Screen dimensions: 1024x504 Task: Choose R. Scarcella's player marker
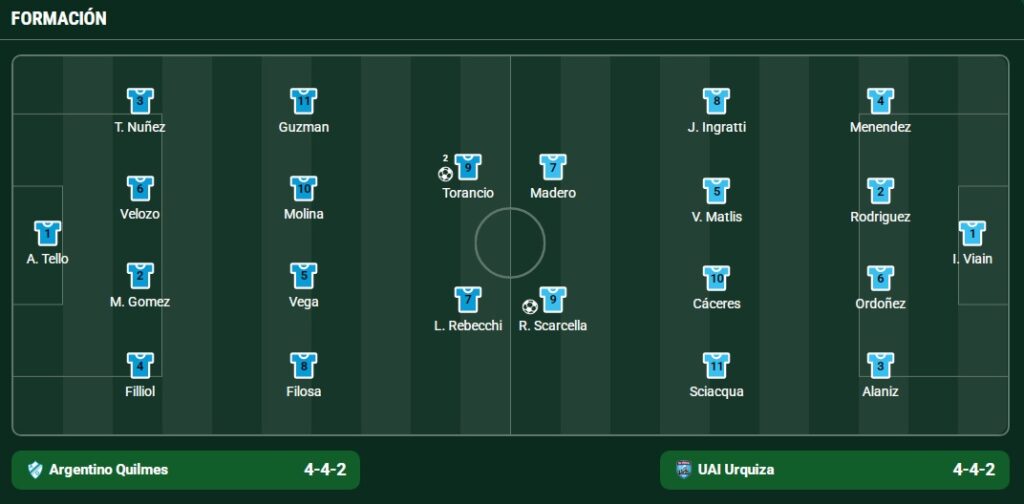(553, 300)
